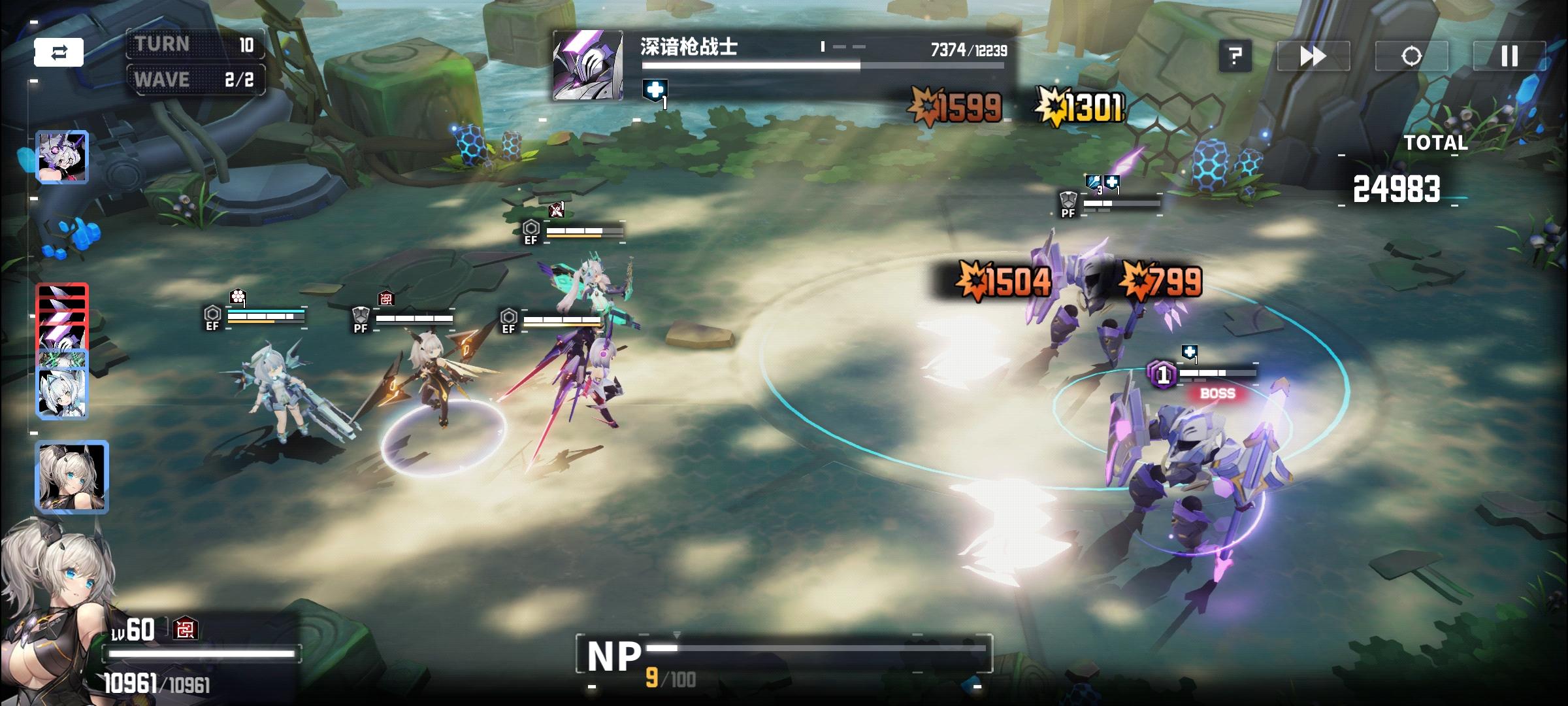Inspect the blue cross buff under boss health
This screenshot has height=706, width=1568.
(655, 91)
